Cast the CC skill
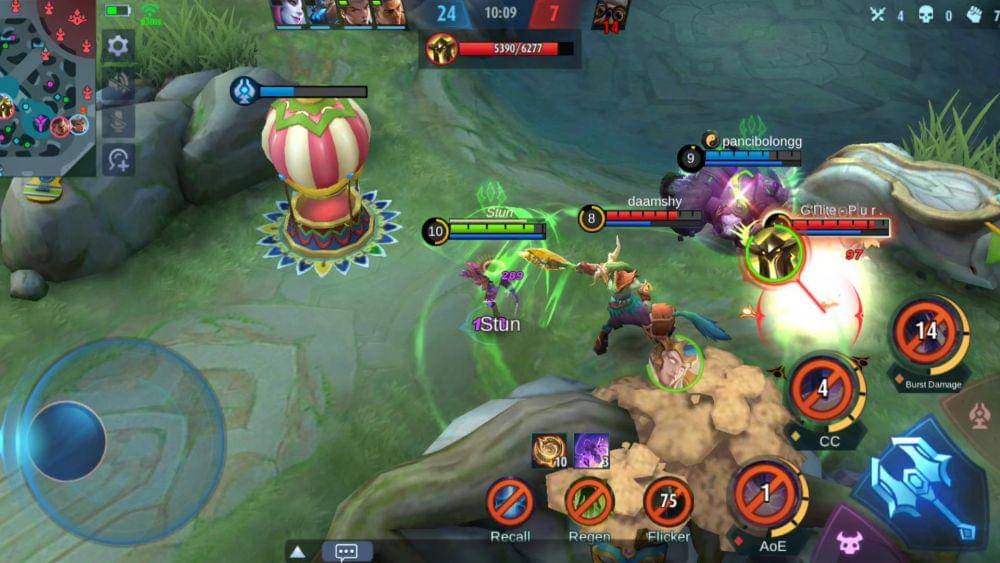 [x=824, y=389]
